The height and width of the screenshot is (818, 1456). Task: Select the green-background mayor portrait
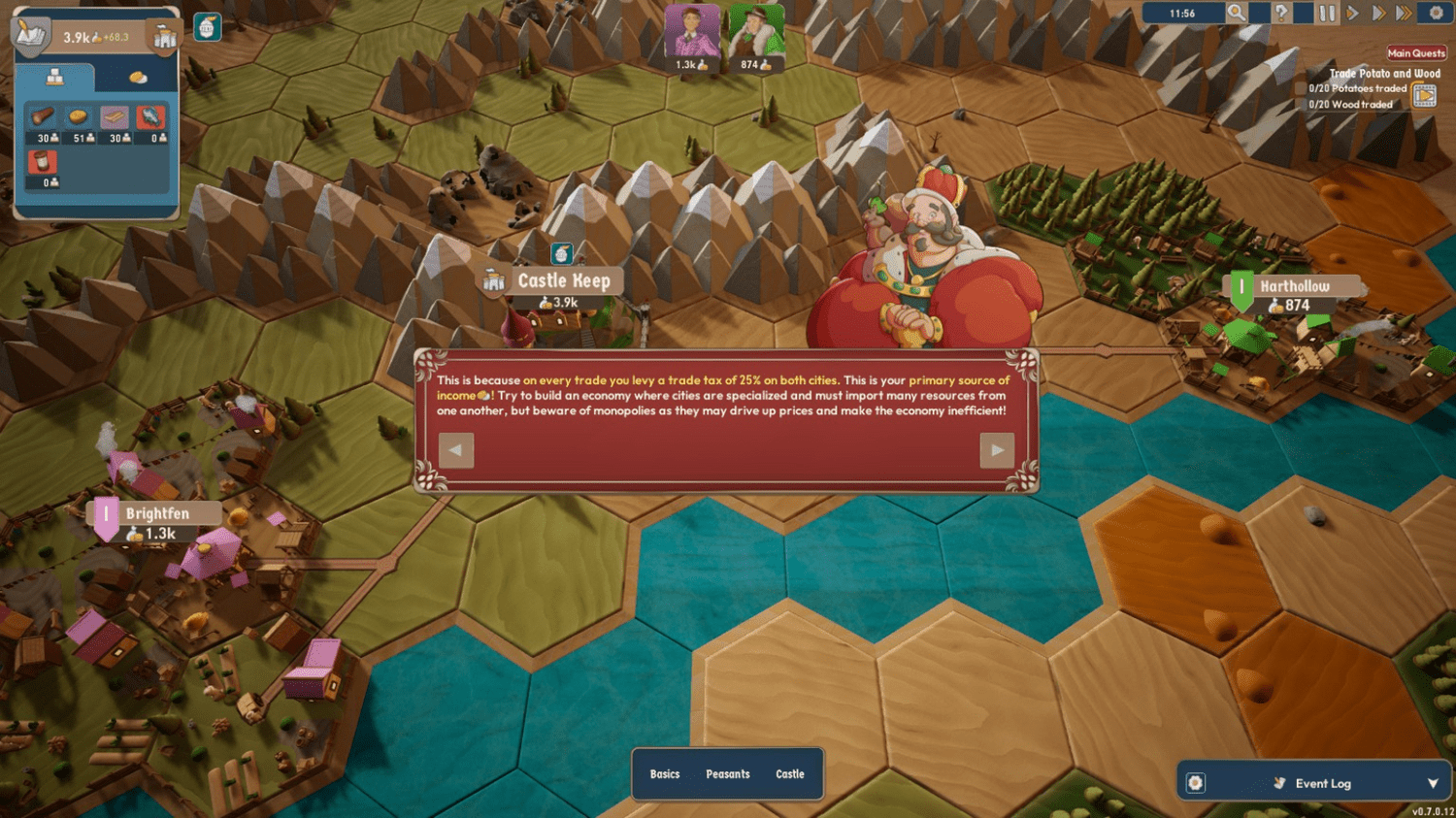tap(755, 32)
